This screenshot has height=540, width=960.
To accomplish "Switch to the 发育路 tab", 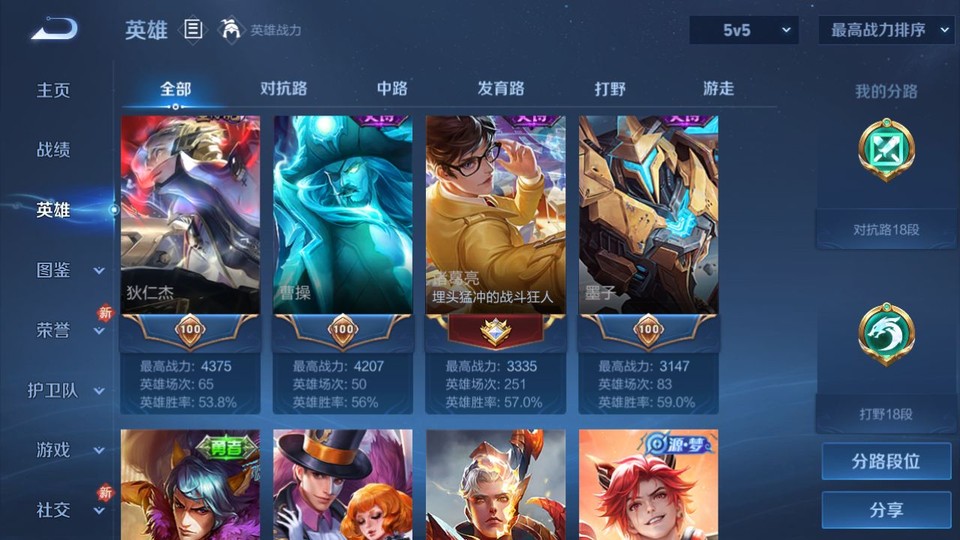I will tap(501, 88).
